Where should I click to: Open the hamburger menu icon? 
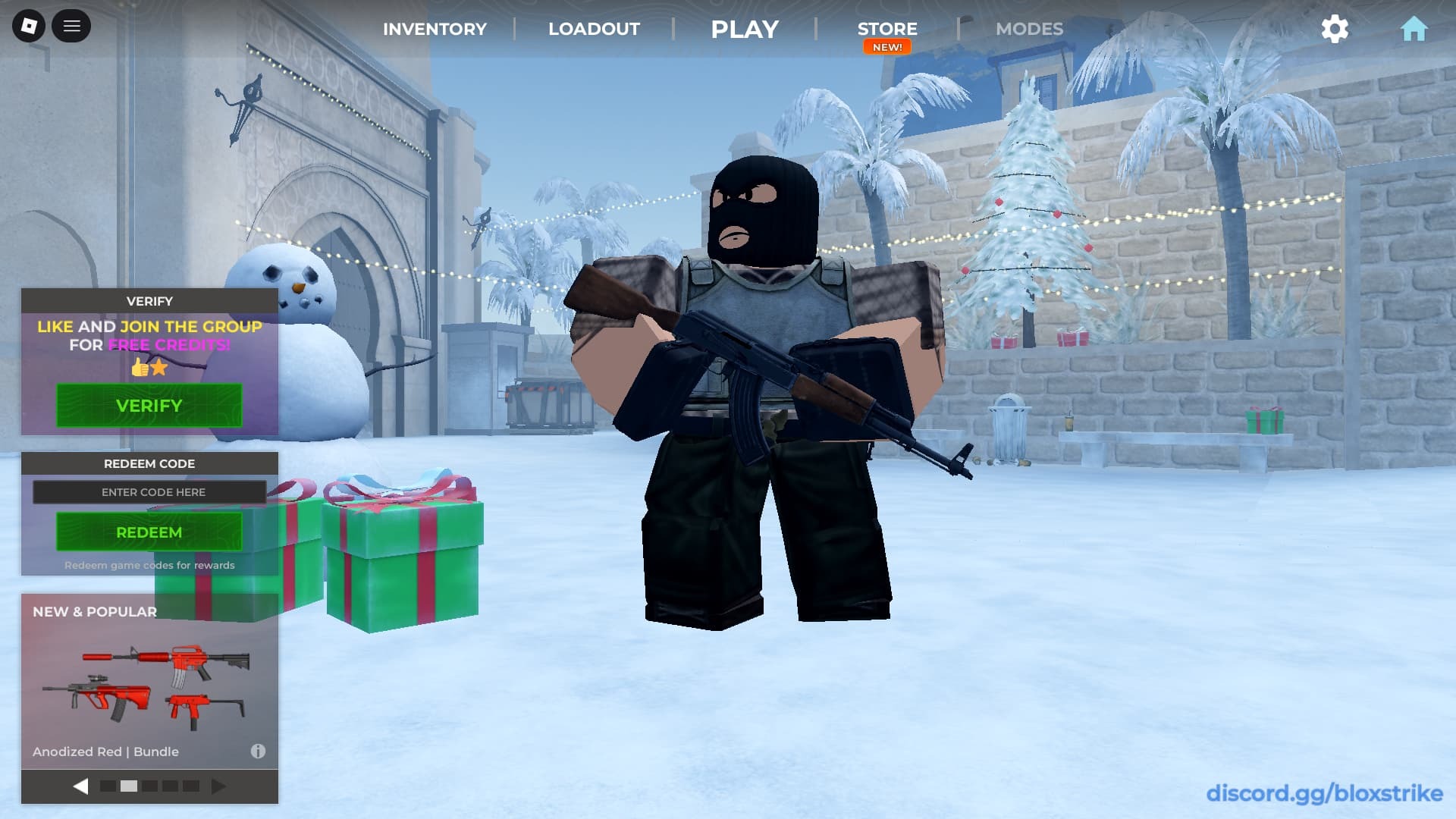(72, 26)
